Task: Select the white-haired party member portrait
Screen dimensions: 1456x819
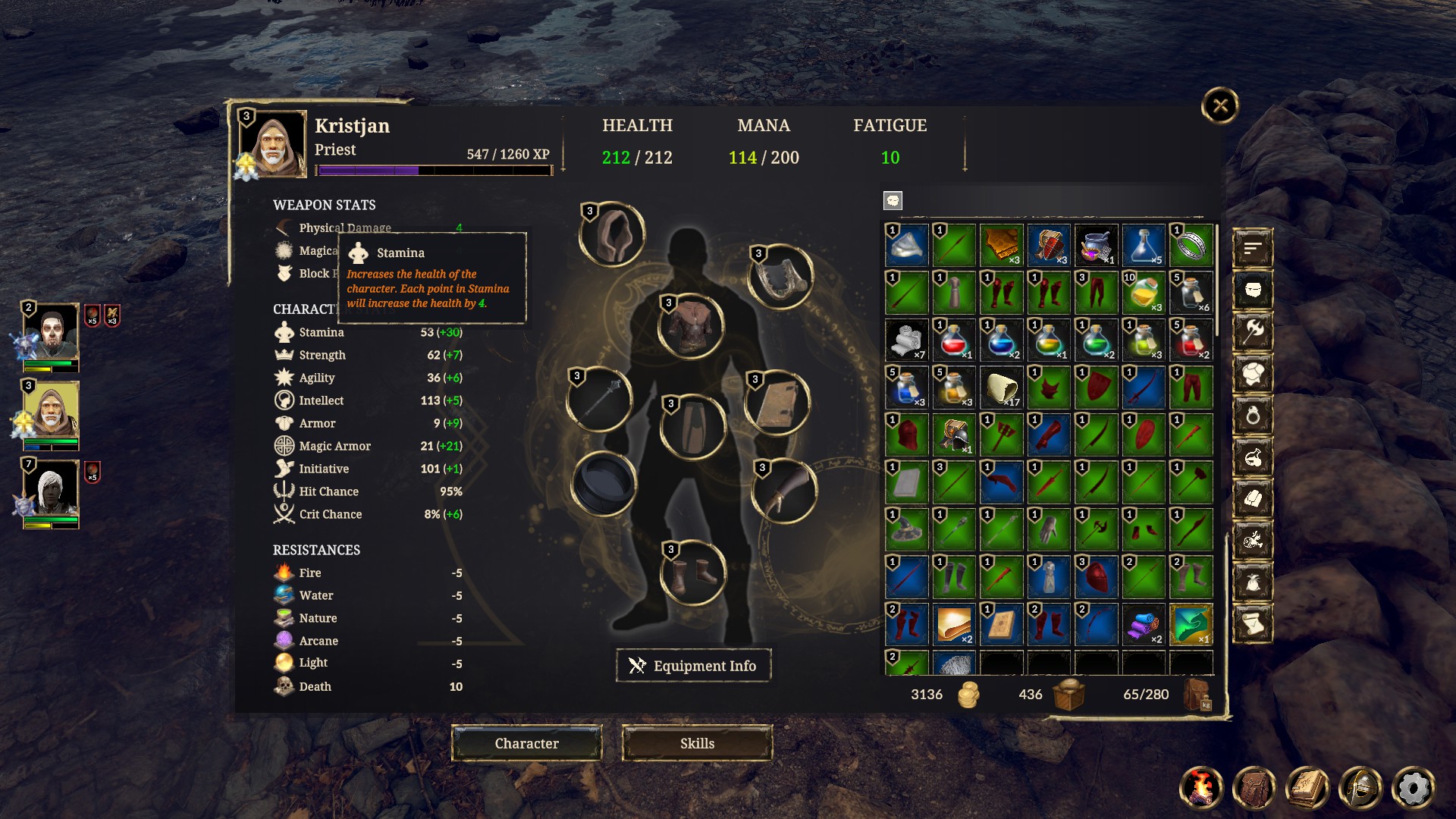Action: [x=52, y=489]
